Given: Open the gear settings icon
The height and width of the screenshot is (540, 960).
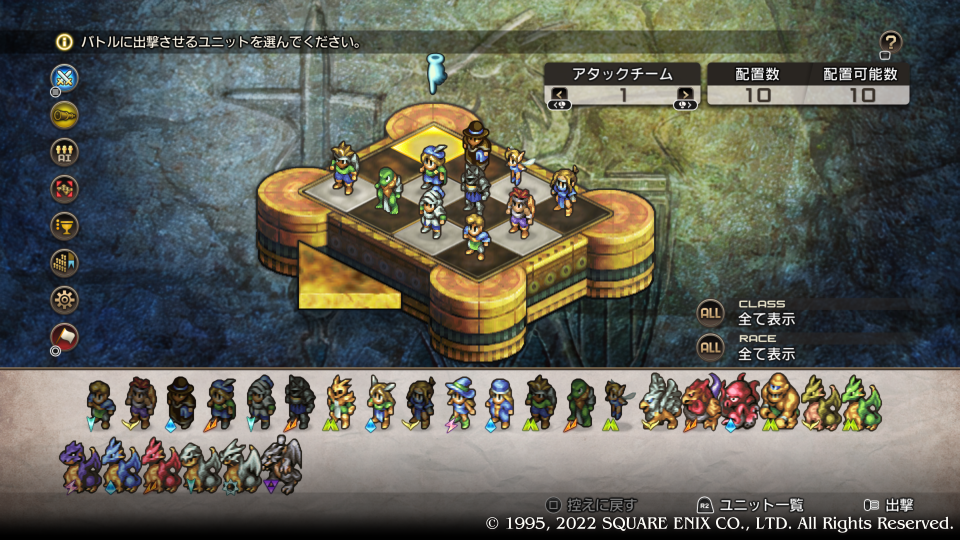Looking at the screenshot, I should click(65, 299).
